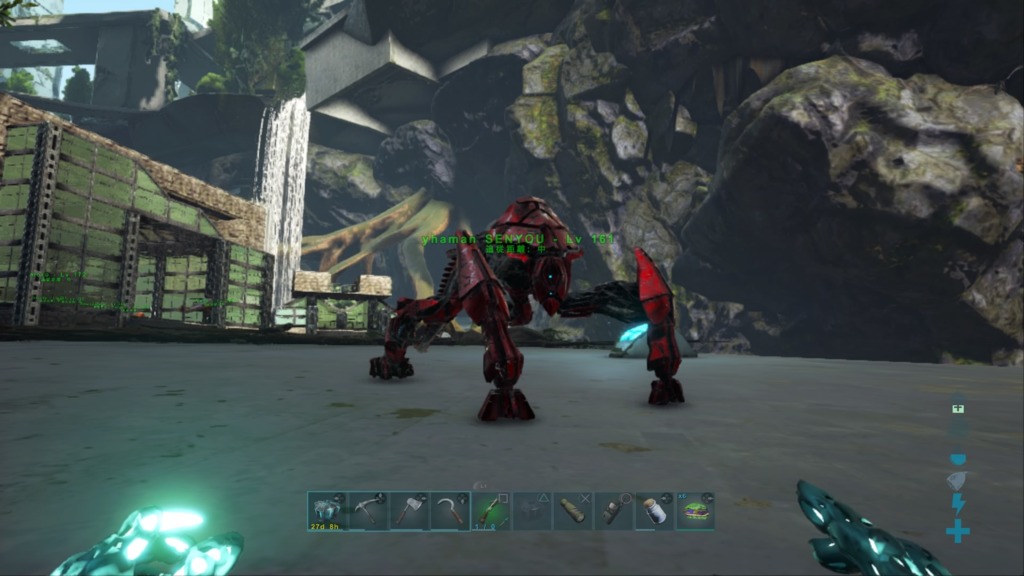Choose the sickle hotbar slot
This screenshot has height=576, width=1024.
pos(450,511)
